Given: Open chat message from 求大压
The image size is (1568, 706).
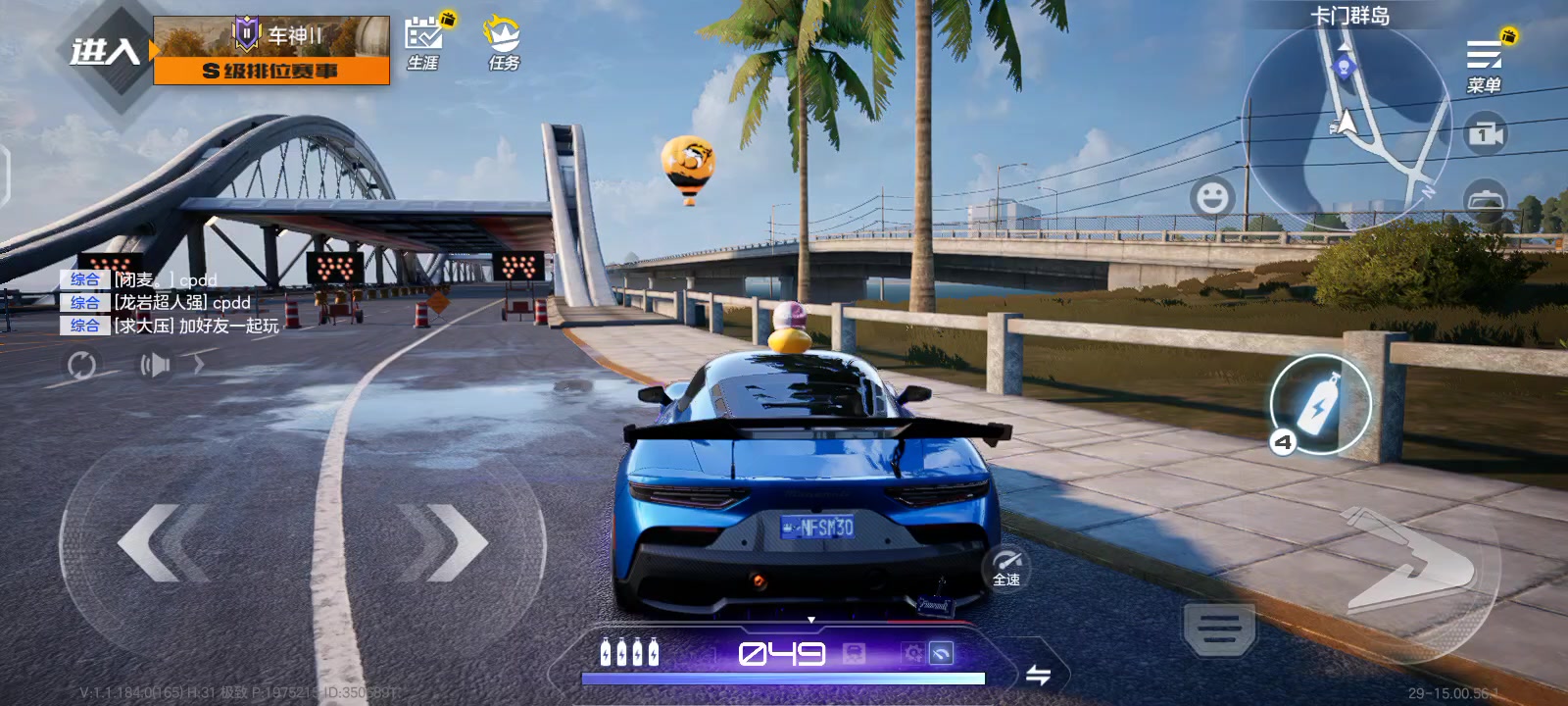Looking at the screenshot, I should click(196, 326).
